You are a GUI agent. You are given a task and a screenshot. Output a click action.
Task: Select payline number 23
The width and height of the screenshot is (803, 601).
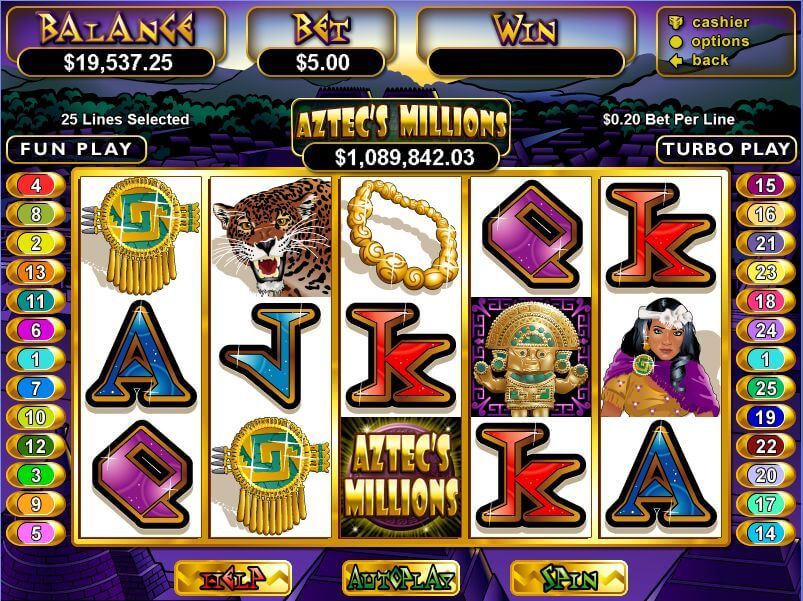pos(765,272)
